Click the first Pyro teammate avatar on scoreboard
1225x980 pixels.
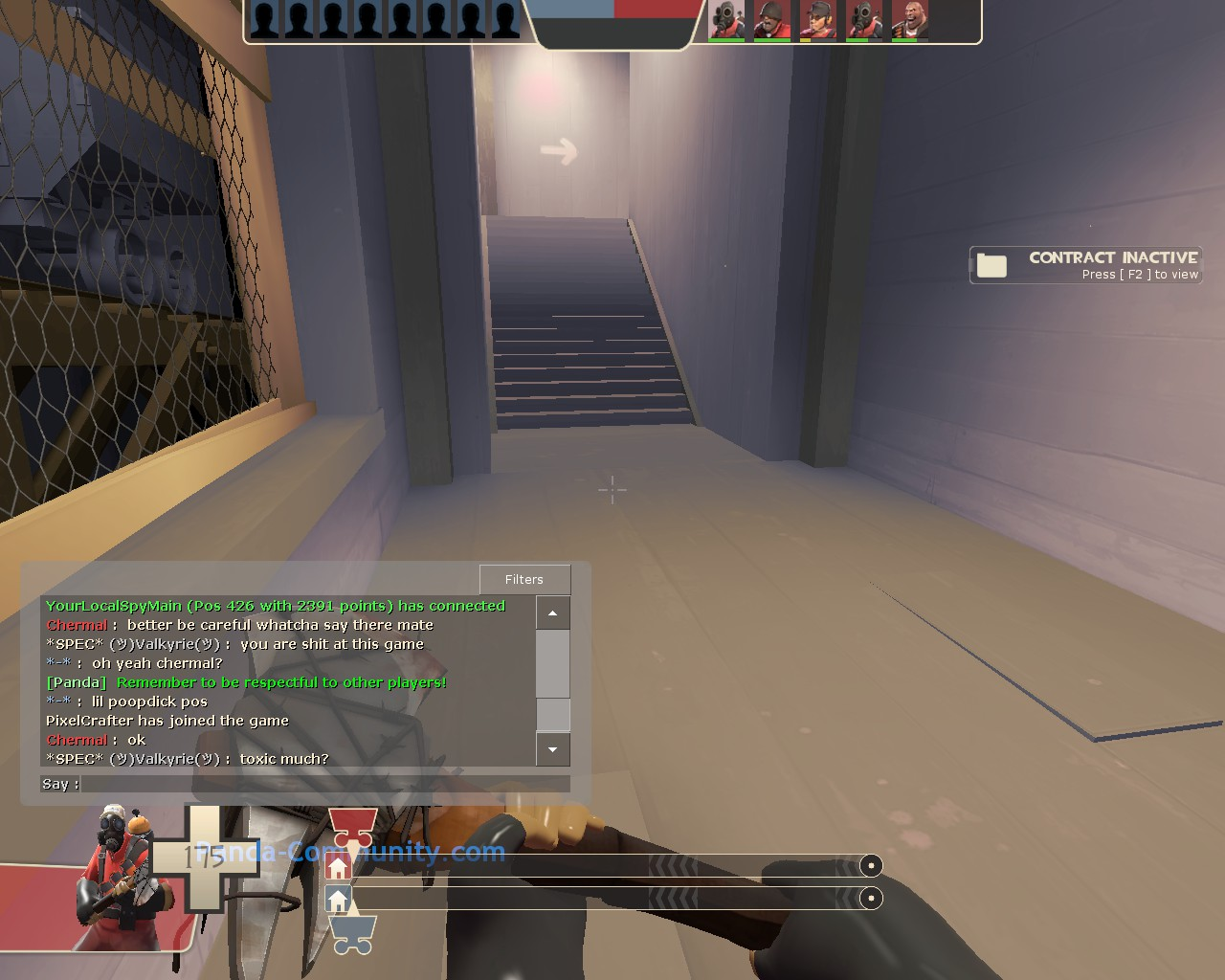726,21
